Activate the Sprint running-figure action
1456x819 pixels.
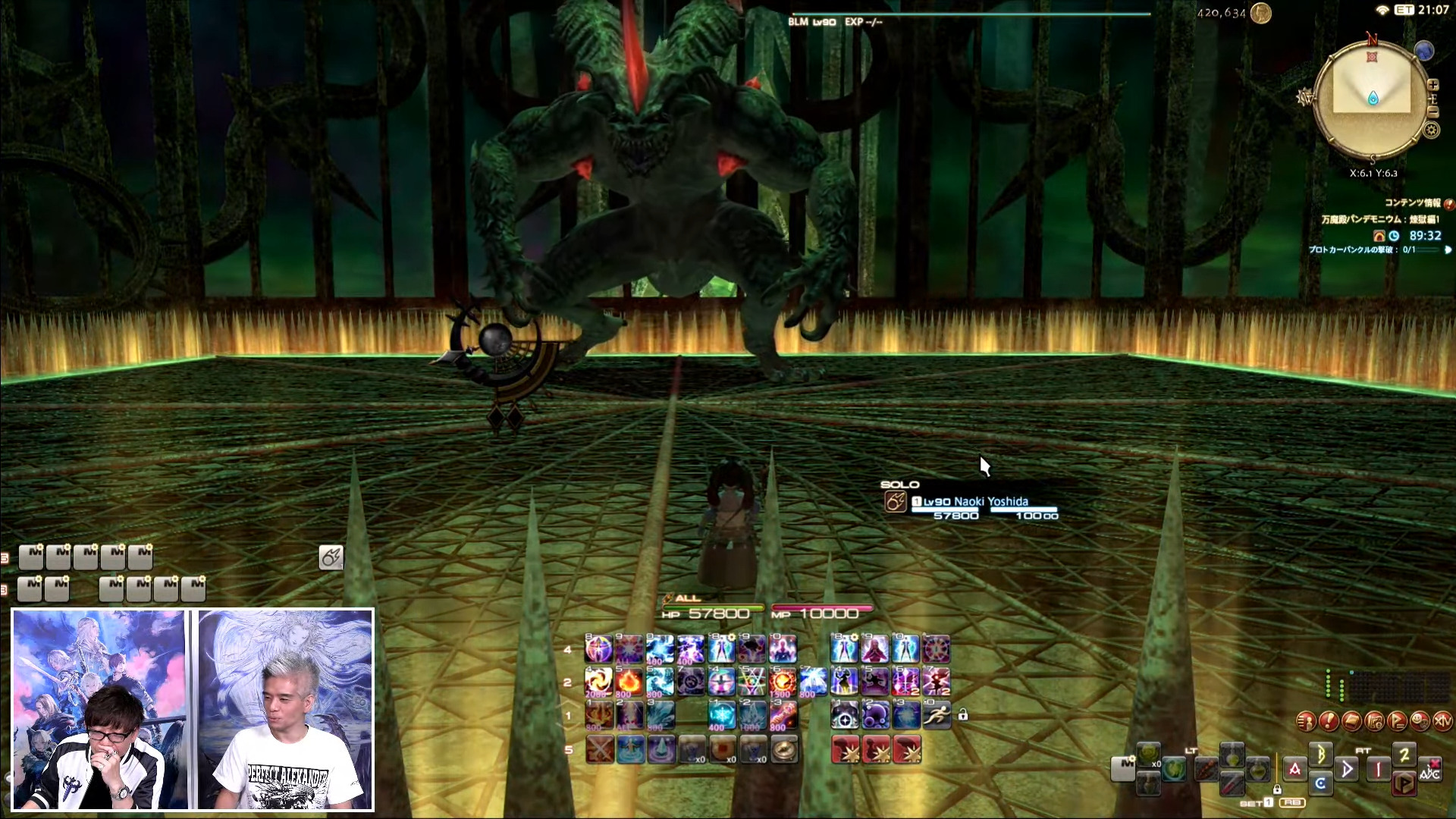(x=937, y=714)
